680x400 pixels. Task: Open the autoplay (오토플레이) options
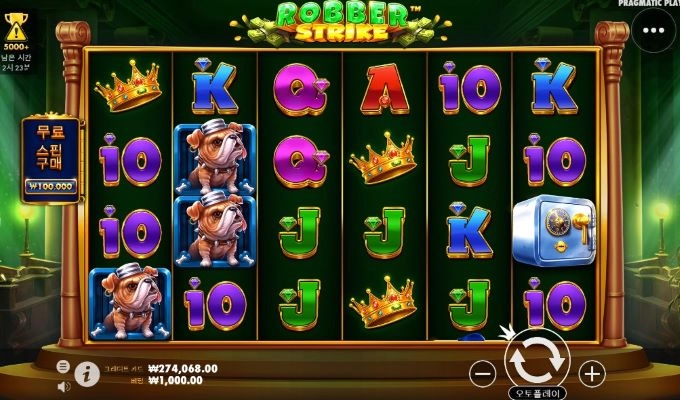[537, 393]
